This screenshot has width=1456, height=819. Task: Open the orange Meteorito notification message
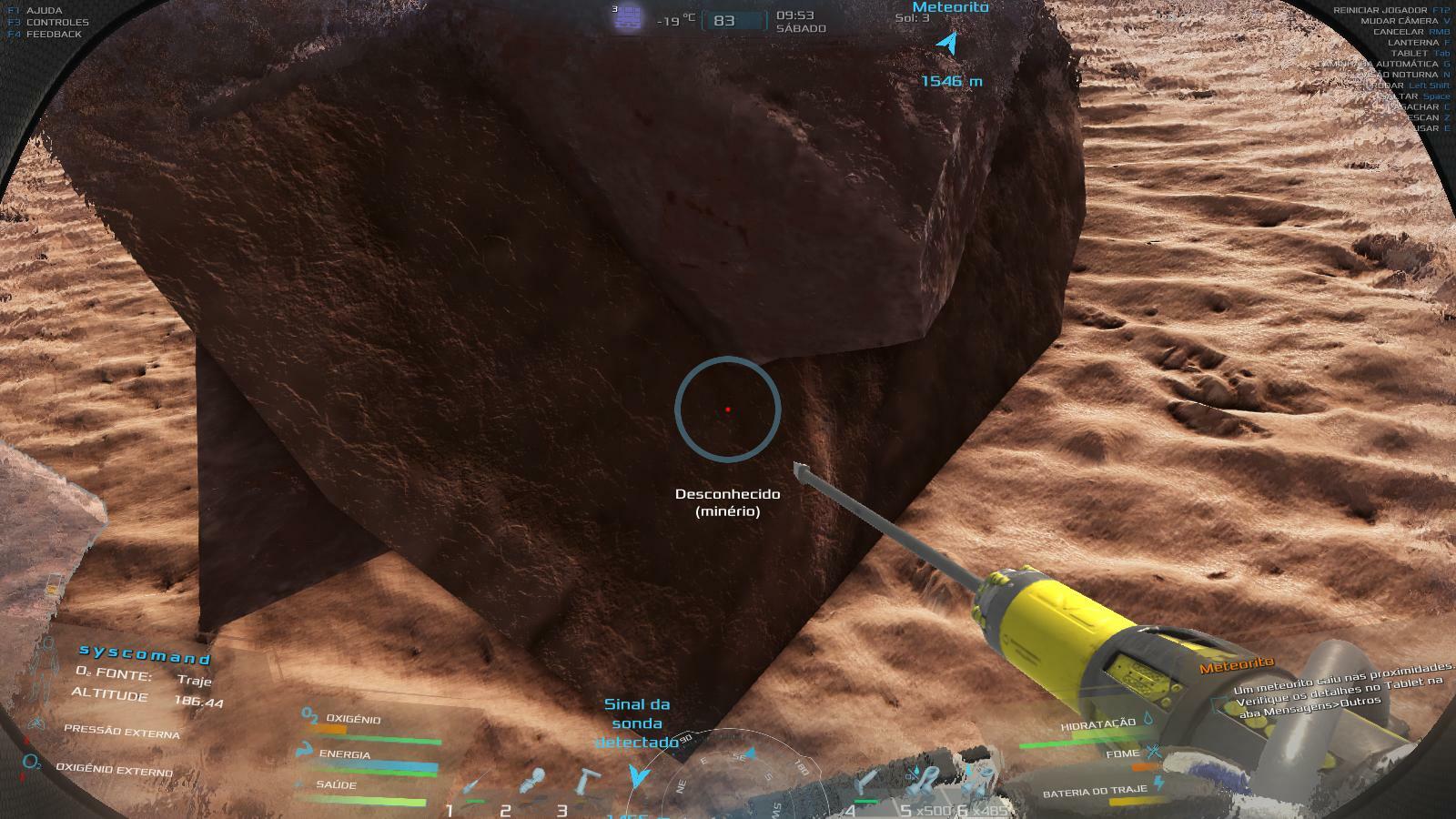click(1237, 666)
